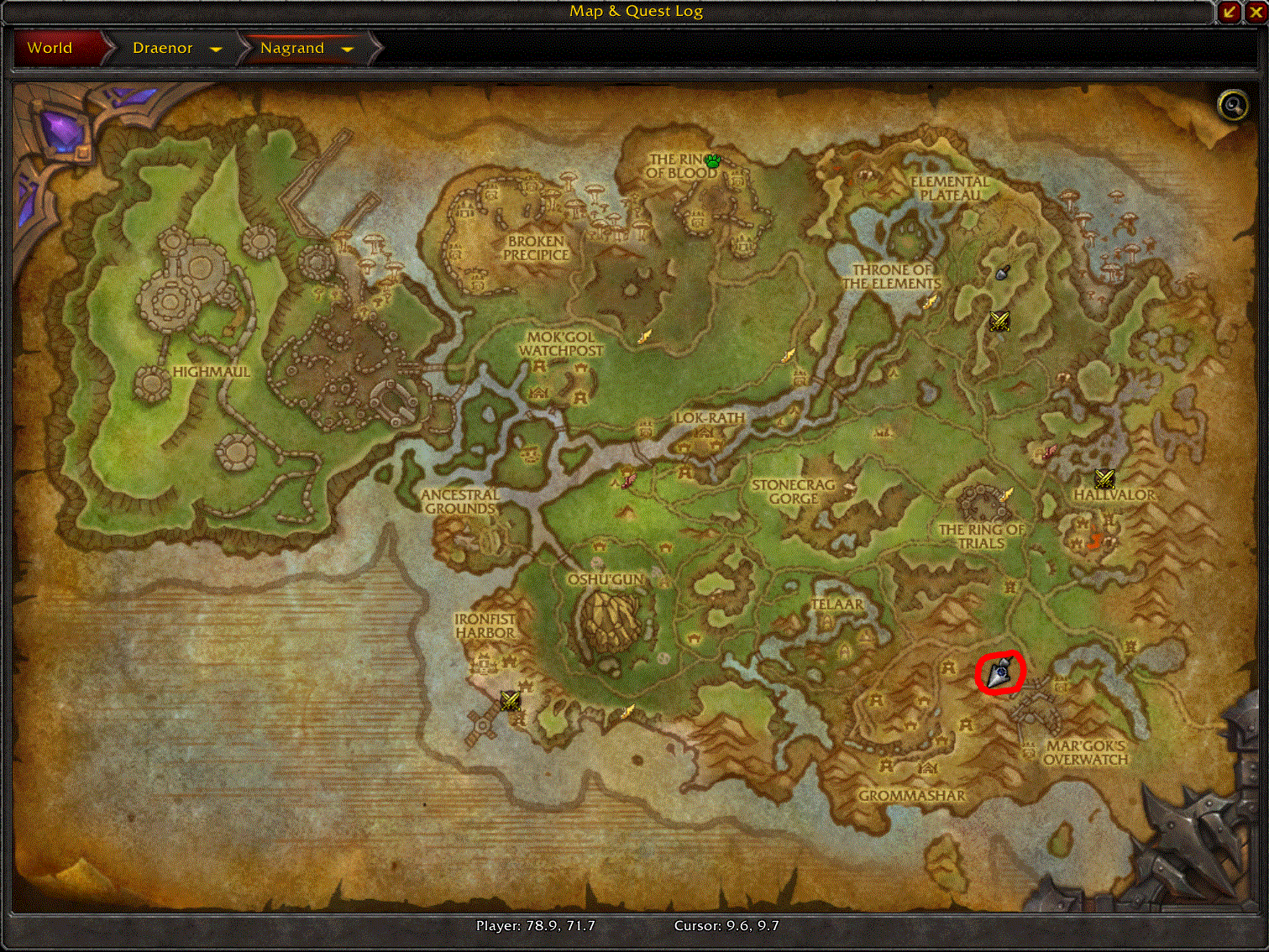The width and height of the screenshot is (1269, 952).
Task: Close the Map & Quest Log window
Action: [1256, 11]
